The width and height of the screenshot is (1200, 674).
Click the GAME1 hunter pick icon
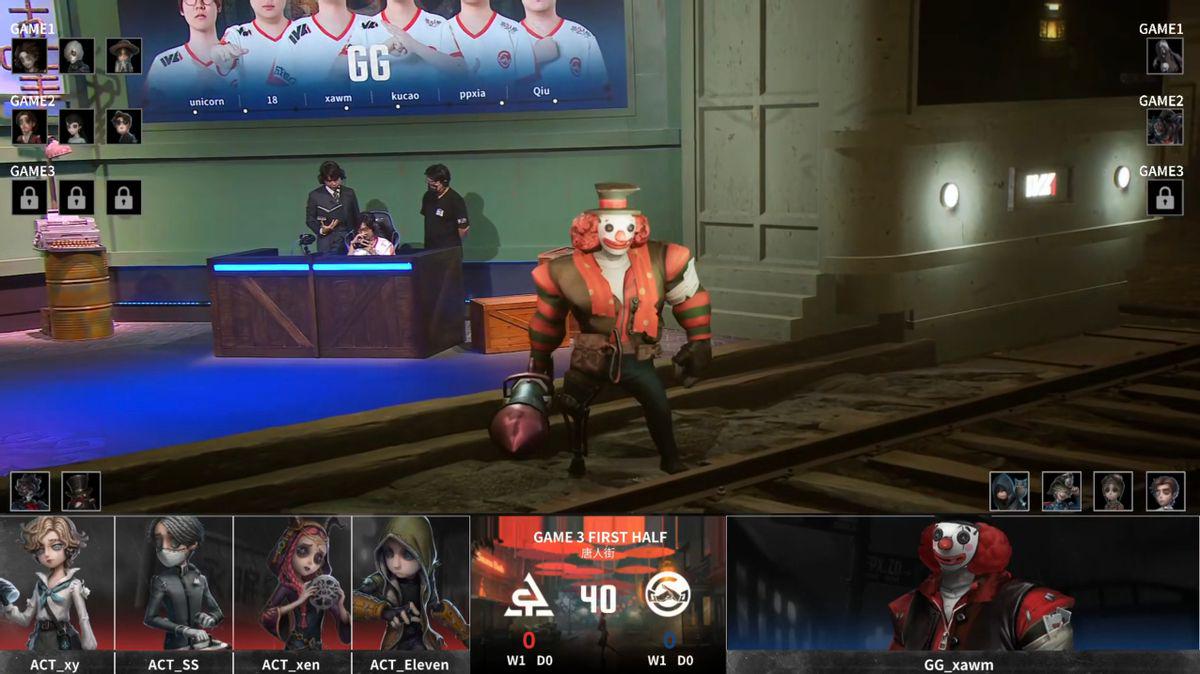(x=1165, y=56)
